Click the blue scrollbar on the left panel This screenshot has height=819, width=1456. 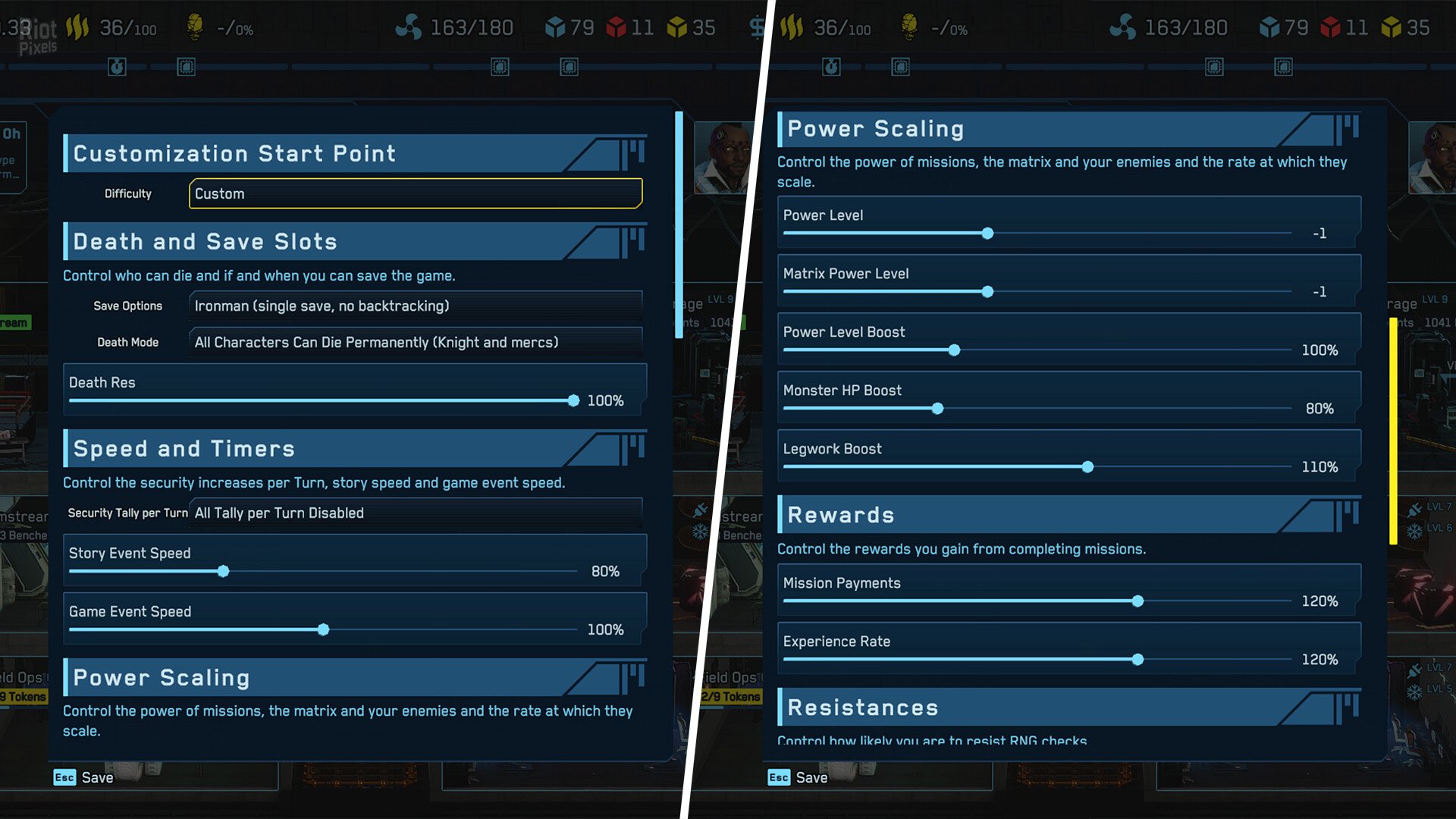coord(679,224)
